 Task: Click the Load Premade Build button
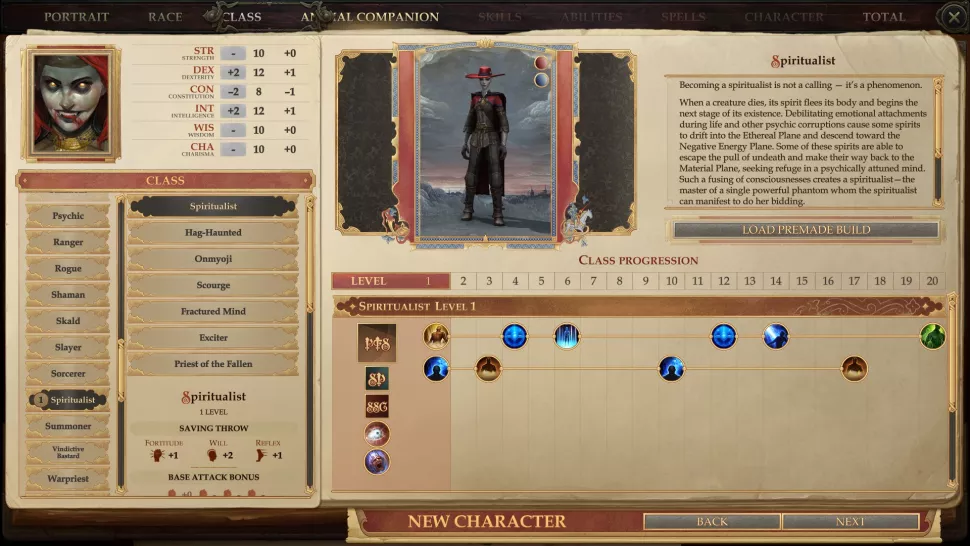click(x=806, y=230)
